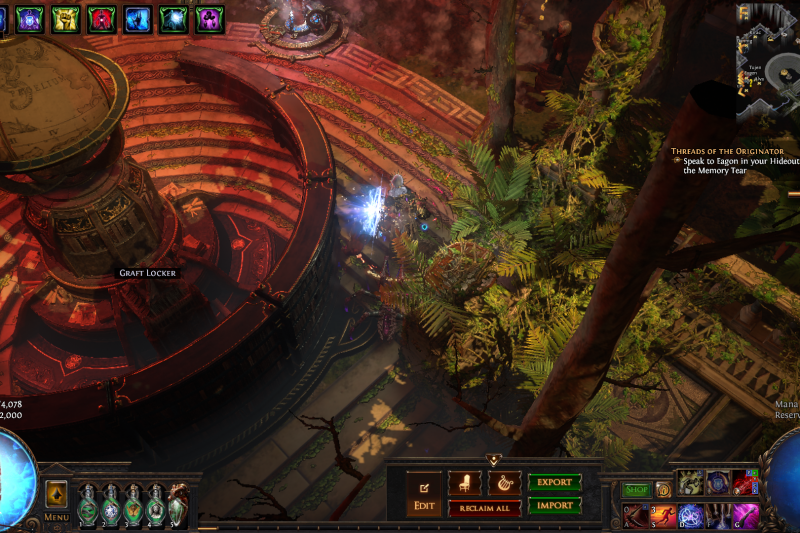Viewport: 800px width, 533px height.
Task: Collapse the hideout panel with top arrow
Action: coord(493,460)
